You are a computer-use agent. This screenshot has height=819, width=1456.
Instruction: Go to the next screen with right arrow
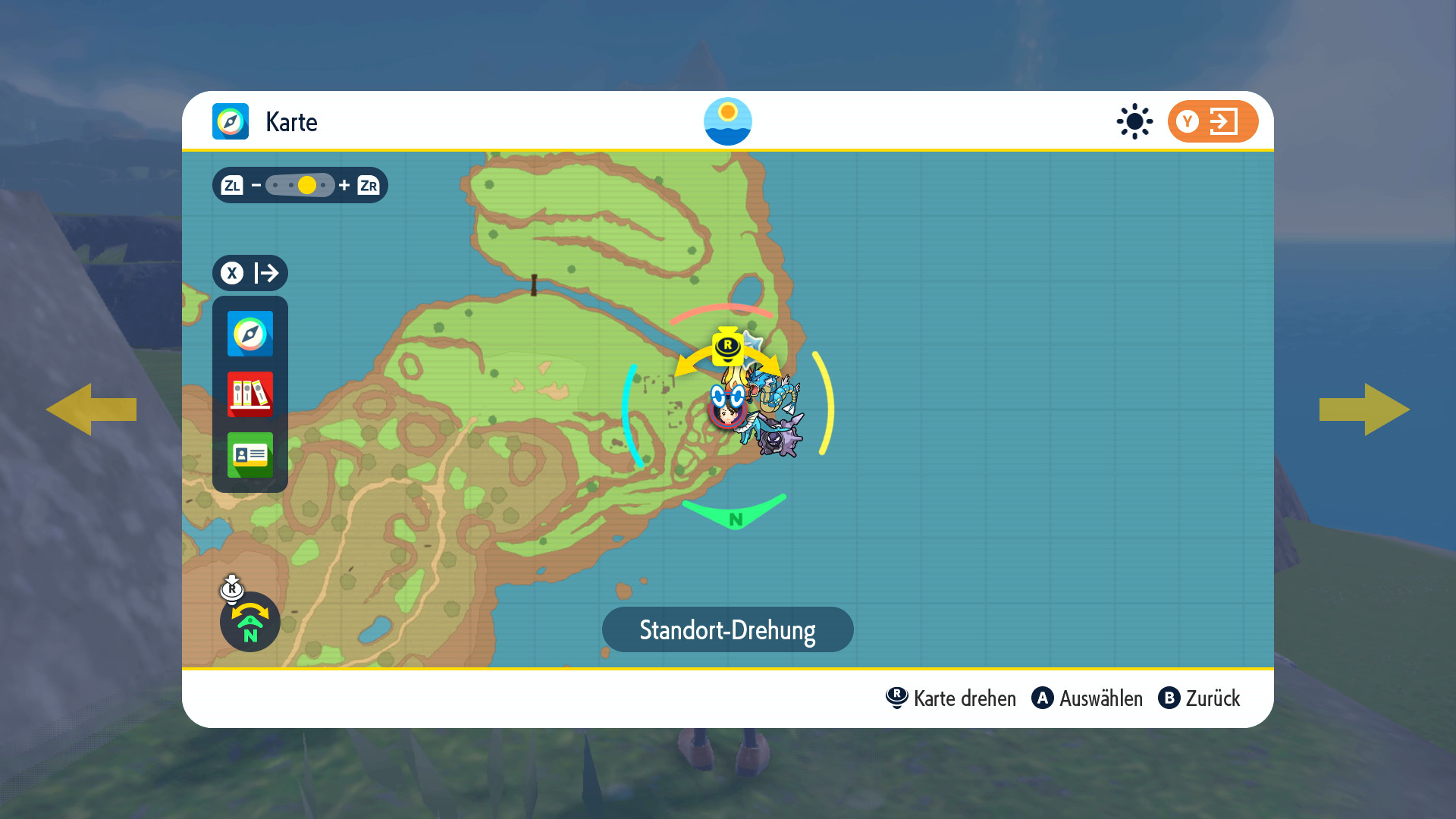tap(1364, 409)
